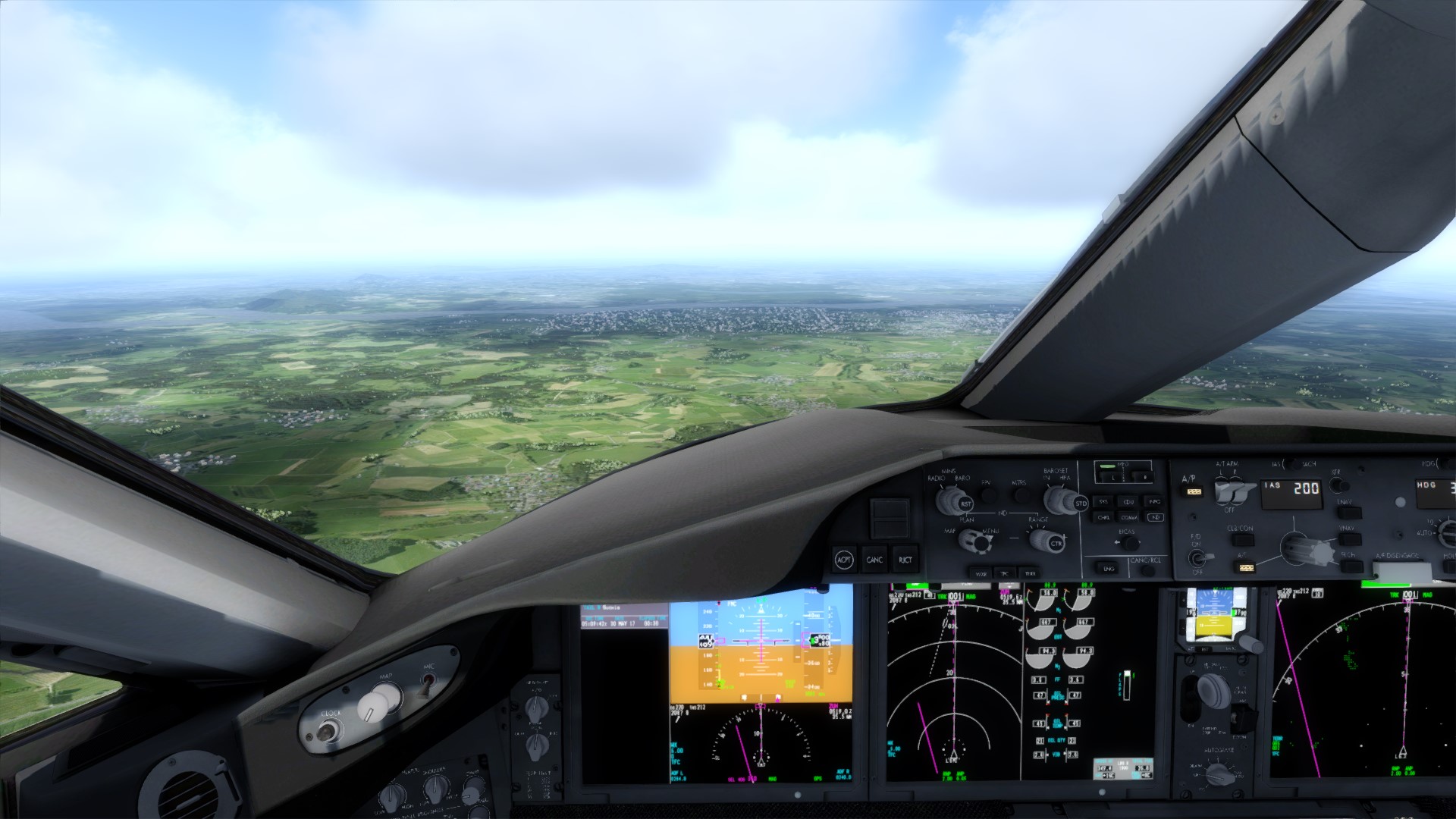Enable the TFC traffic display button
The image size is (1456, 819).
click(1005, 573)
